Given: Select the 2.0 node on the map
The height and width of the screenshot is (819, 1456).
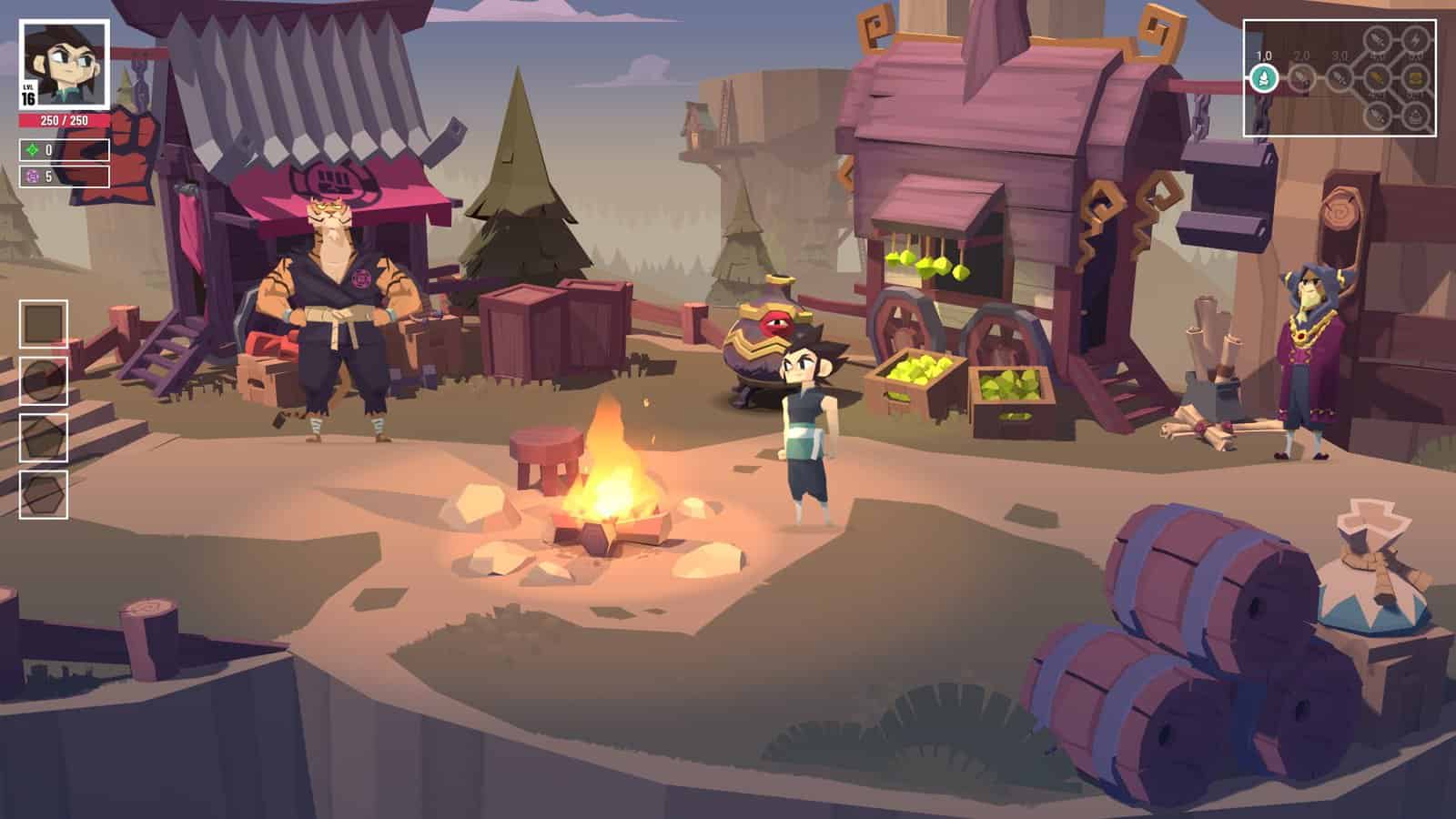Looking at the screenshot, I should [x=1302, y=79].
